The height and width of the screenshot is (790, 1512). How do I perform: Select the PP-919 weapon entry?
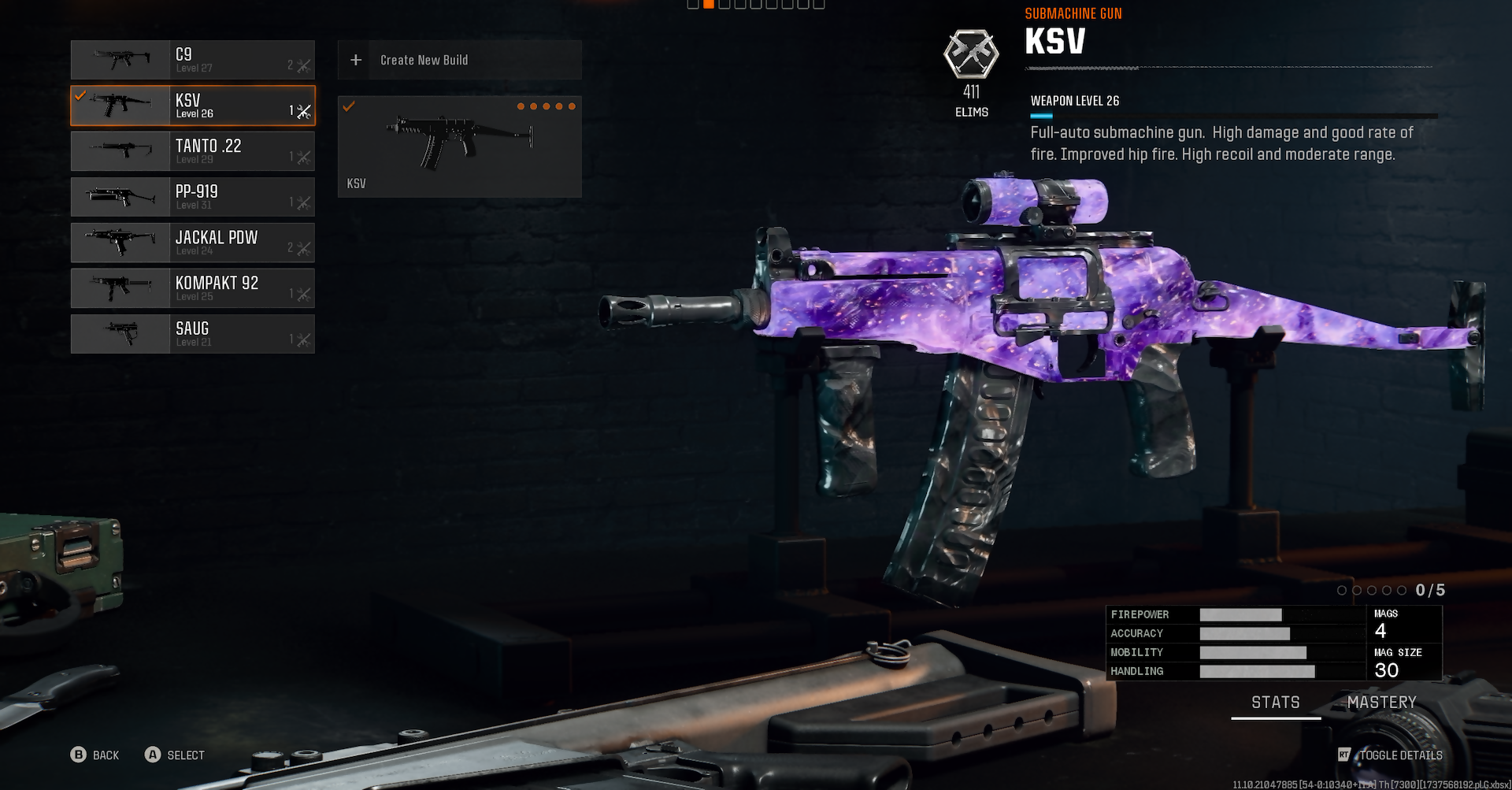click(193, 197)
